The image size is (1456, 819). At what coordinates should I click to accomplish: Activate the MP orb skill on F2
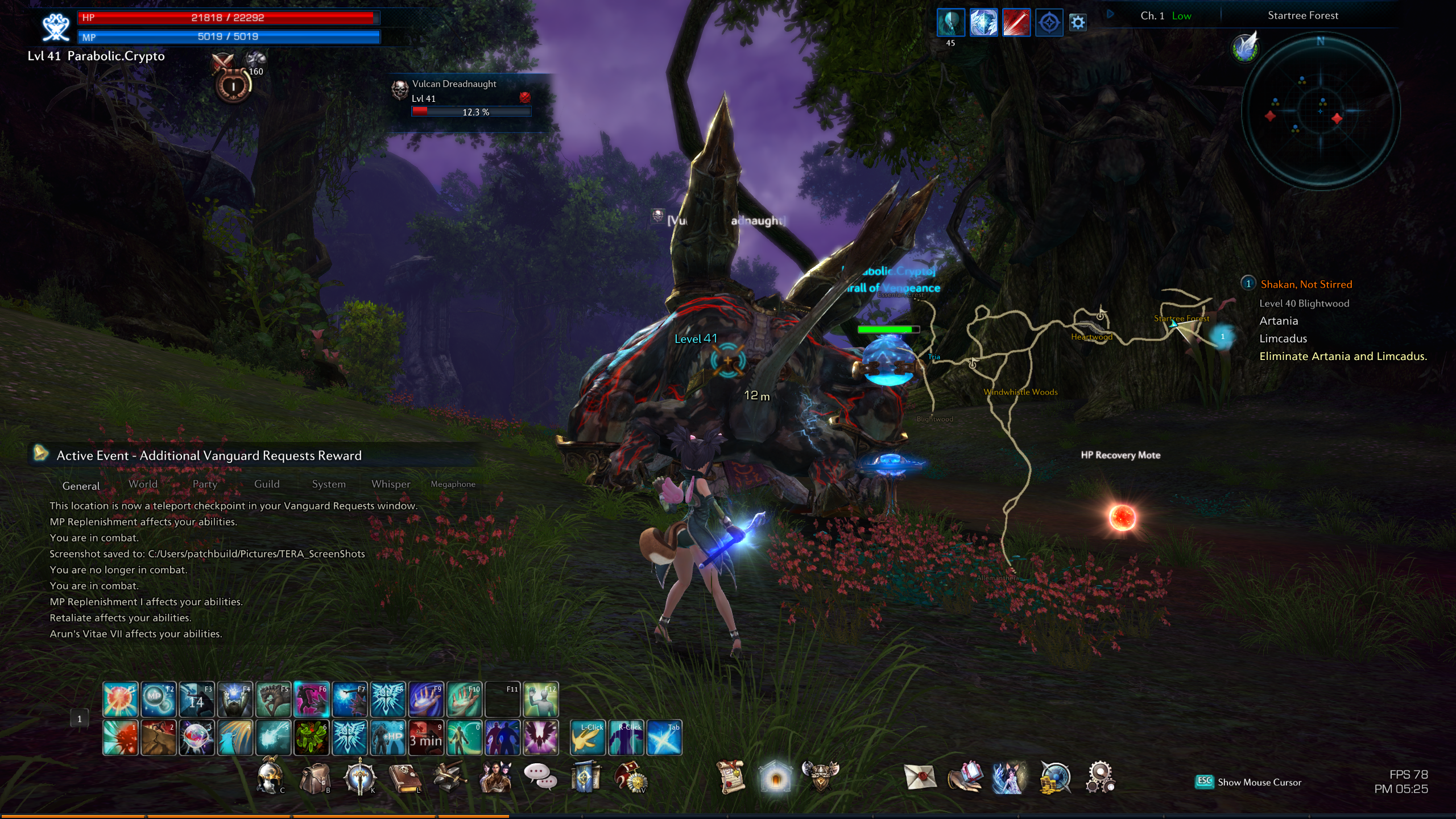pos(158,699)
